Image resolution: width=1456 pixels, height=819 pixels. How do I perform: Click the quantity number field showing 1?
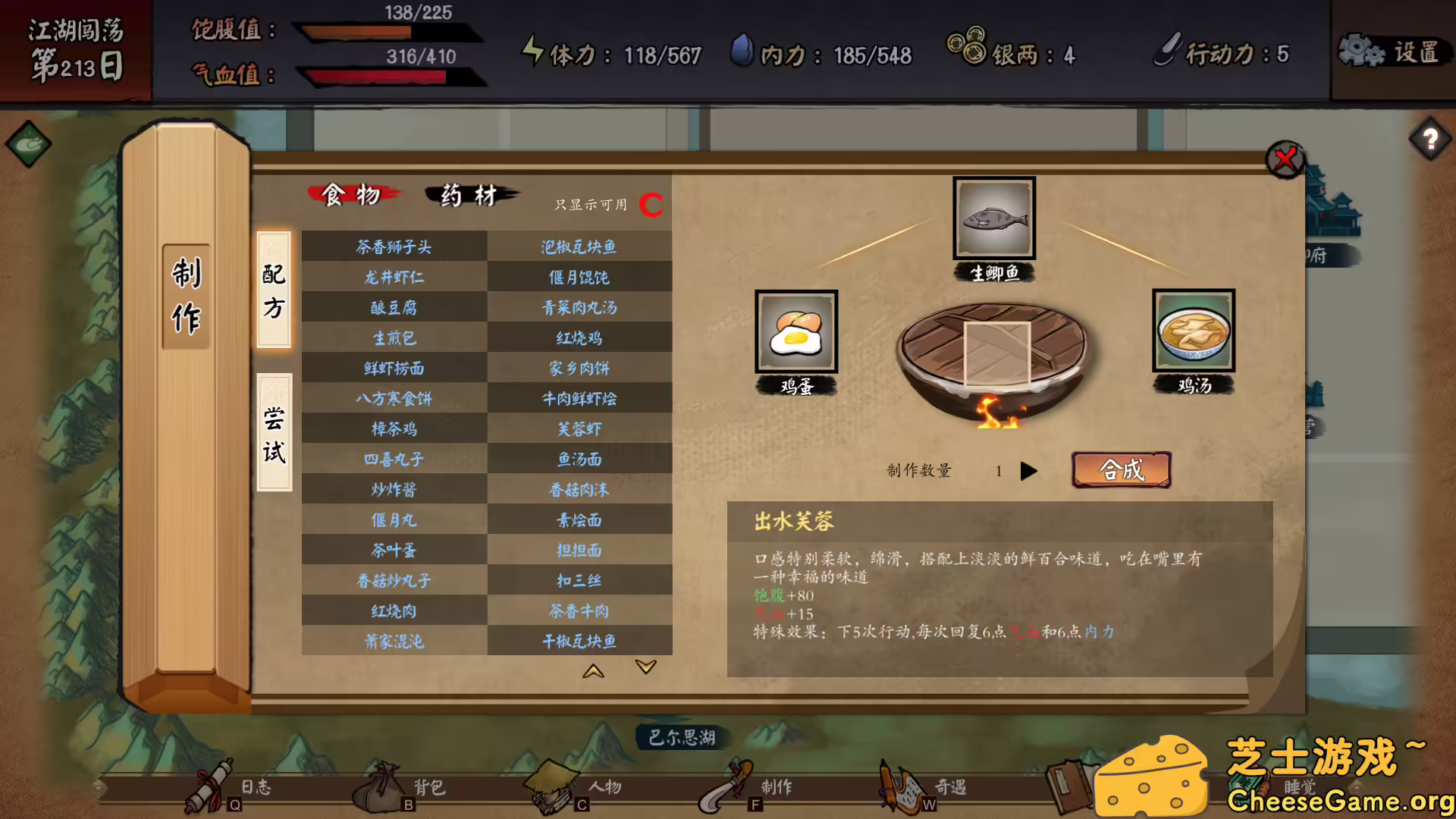(999, 470)
